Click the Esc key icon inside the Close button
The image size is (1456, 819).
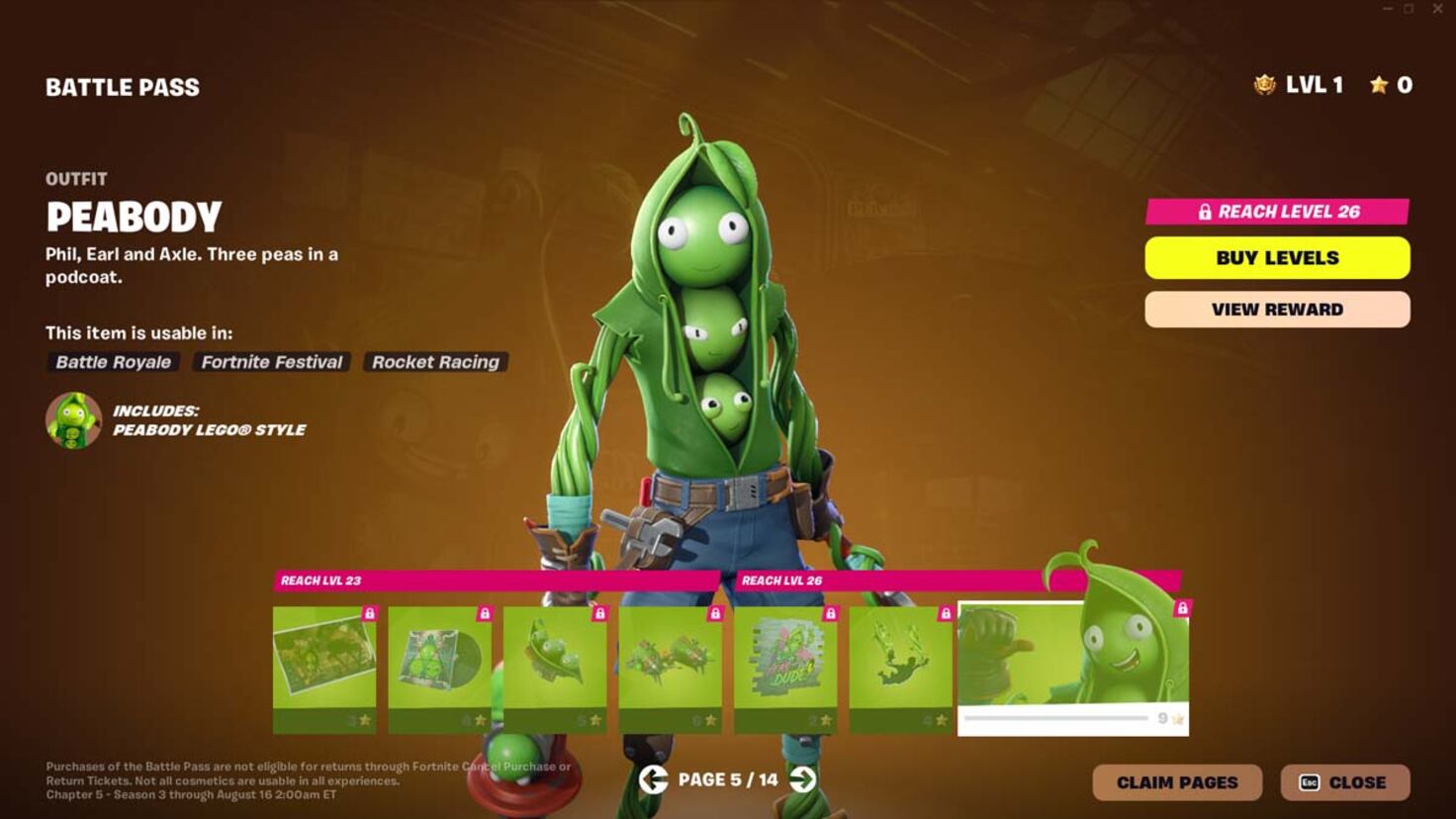tap(1308, 781)
